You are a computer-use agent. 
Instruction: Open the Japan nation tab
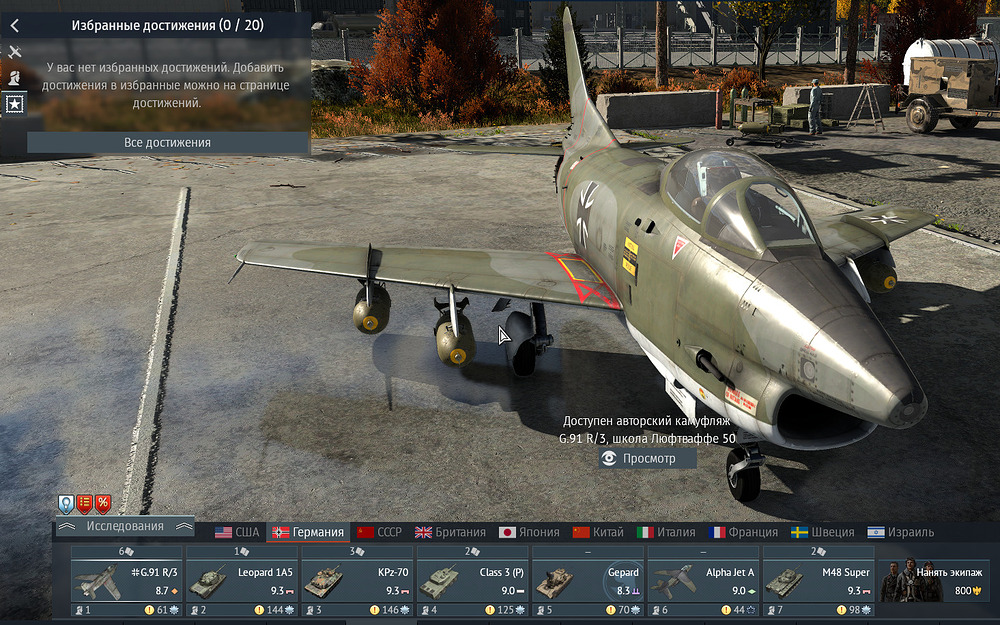pos(528,532)
